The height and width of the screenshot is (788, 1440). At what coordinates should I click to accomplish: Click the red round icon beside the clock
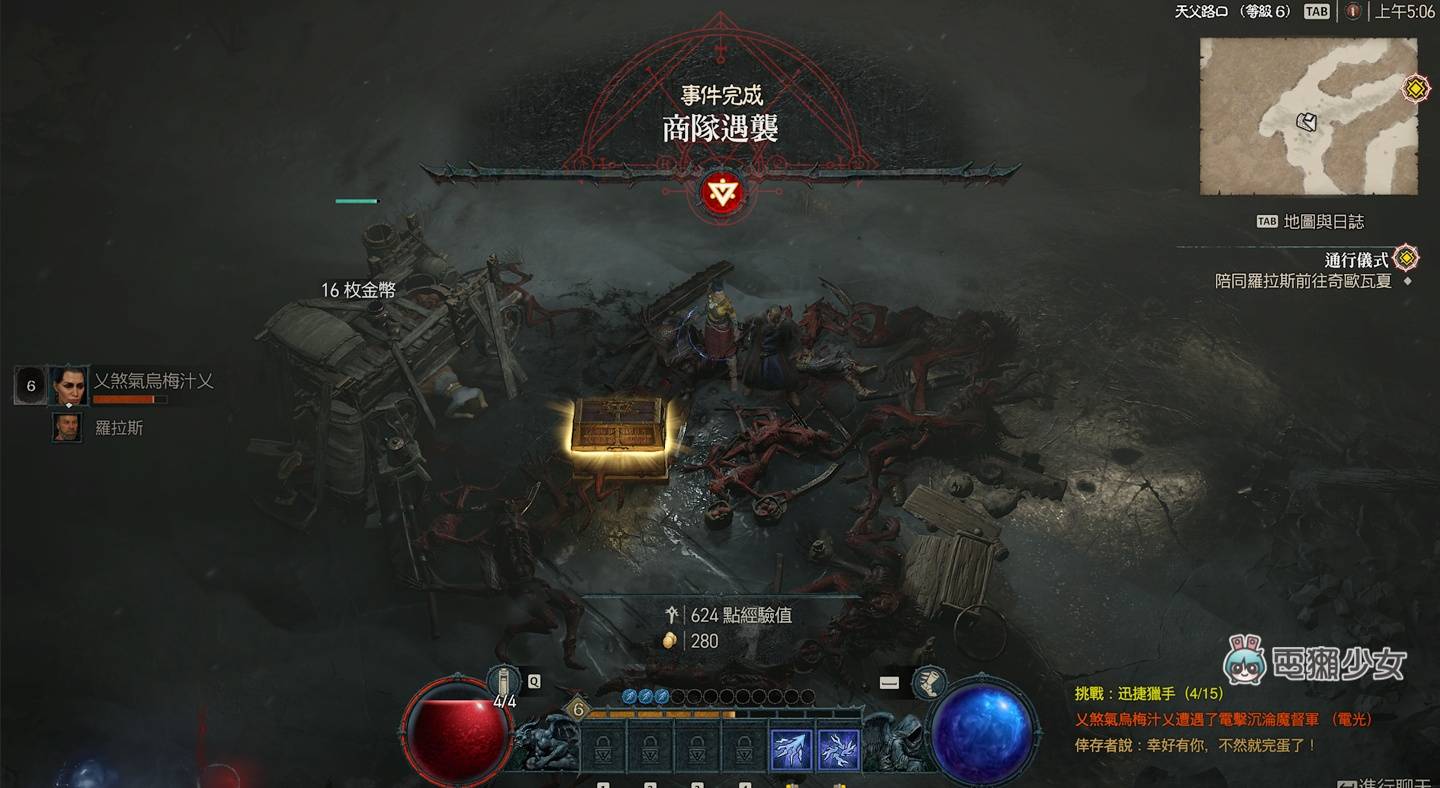point(1353,12)
